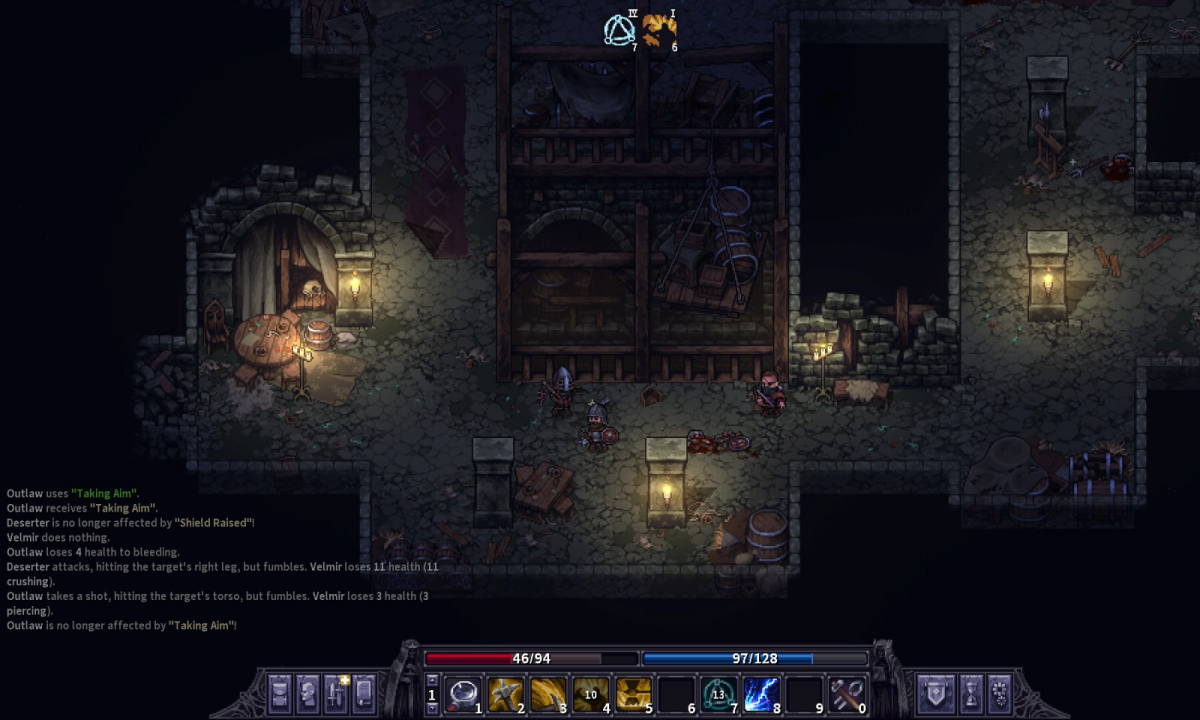Open the character sheet head-profile button
1200x720 pixels.
pyautogui.click(x=308, y=692)
